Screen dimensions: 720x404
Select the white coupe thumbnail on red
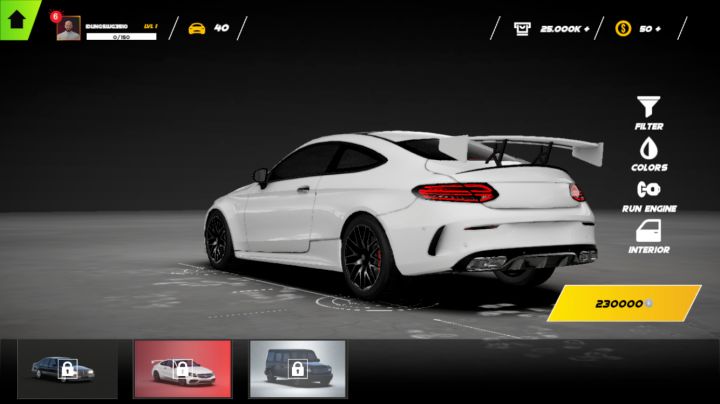182,369
